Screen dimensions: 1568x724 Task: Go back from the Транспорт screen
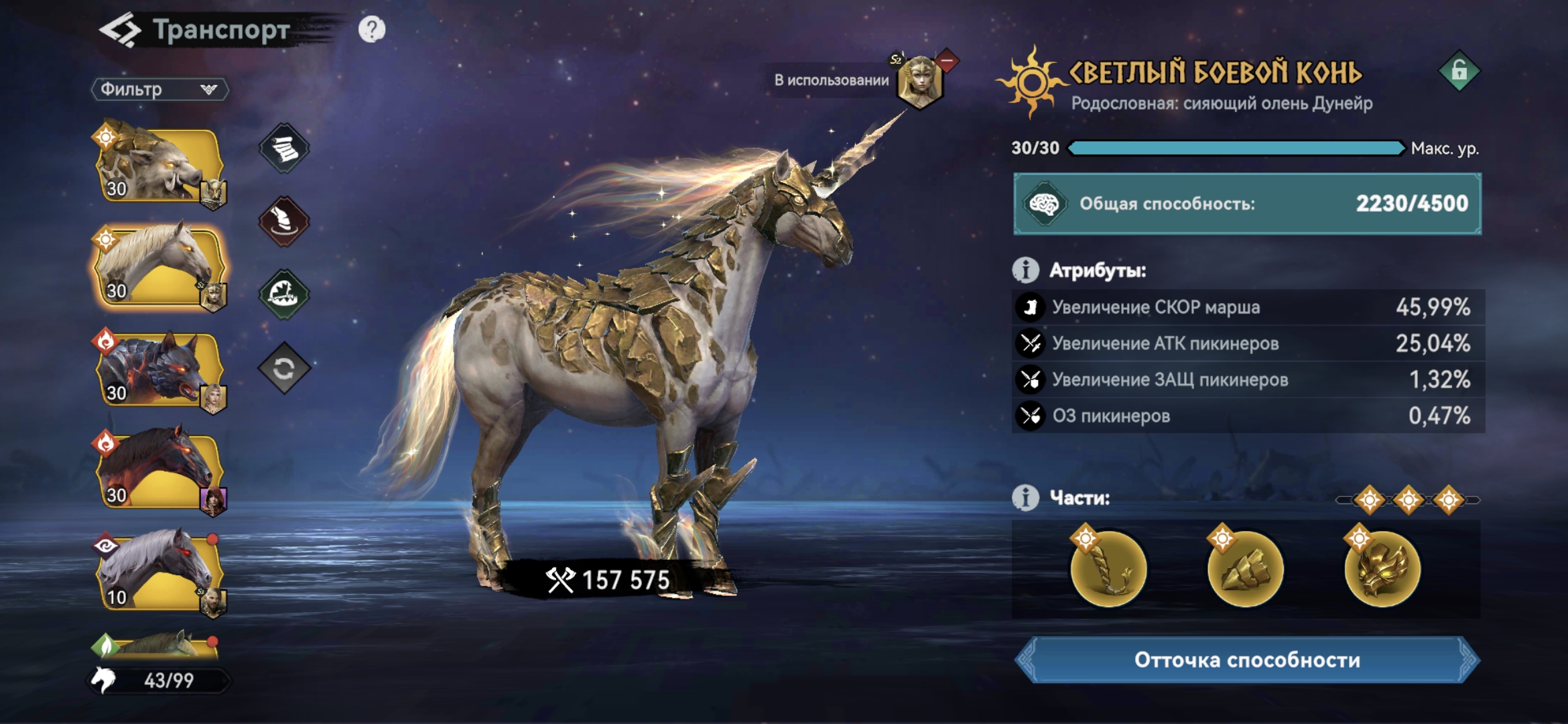point(121,31)
